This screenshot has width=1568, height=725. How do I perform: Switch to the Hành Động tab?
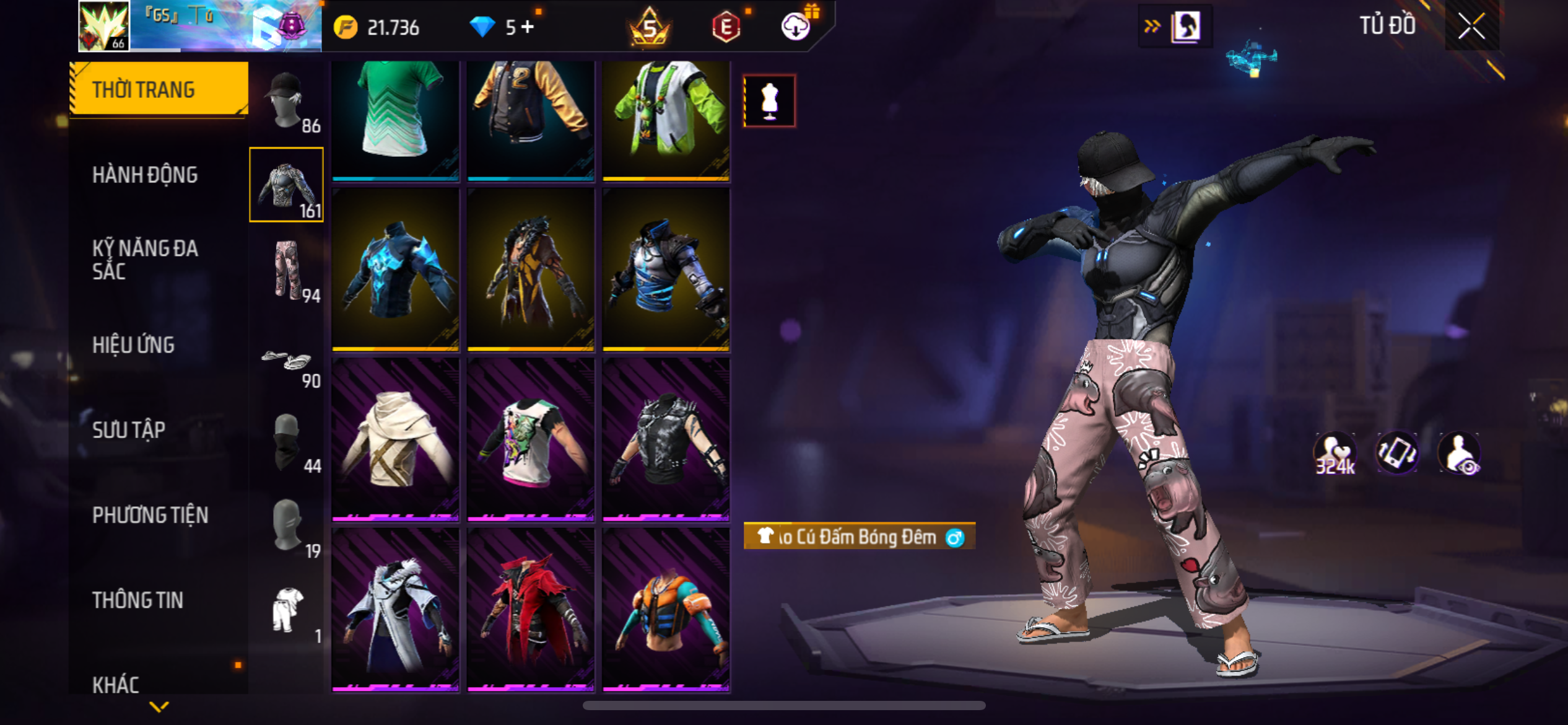tap(145, 175)
